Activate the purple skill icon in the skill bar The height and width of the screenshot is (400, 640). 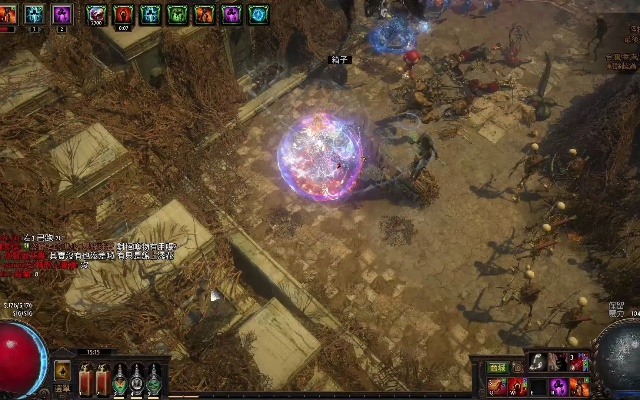(x=558, y=386)
